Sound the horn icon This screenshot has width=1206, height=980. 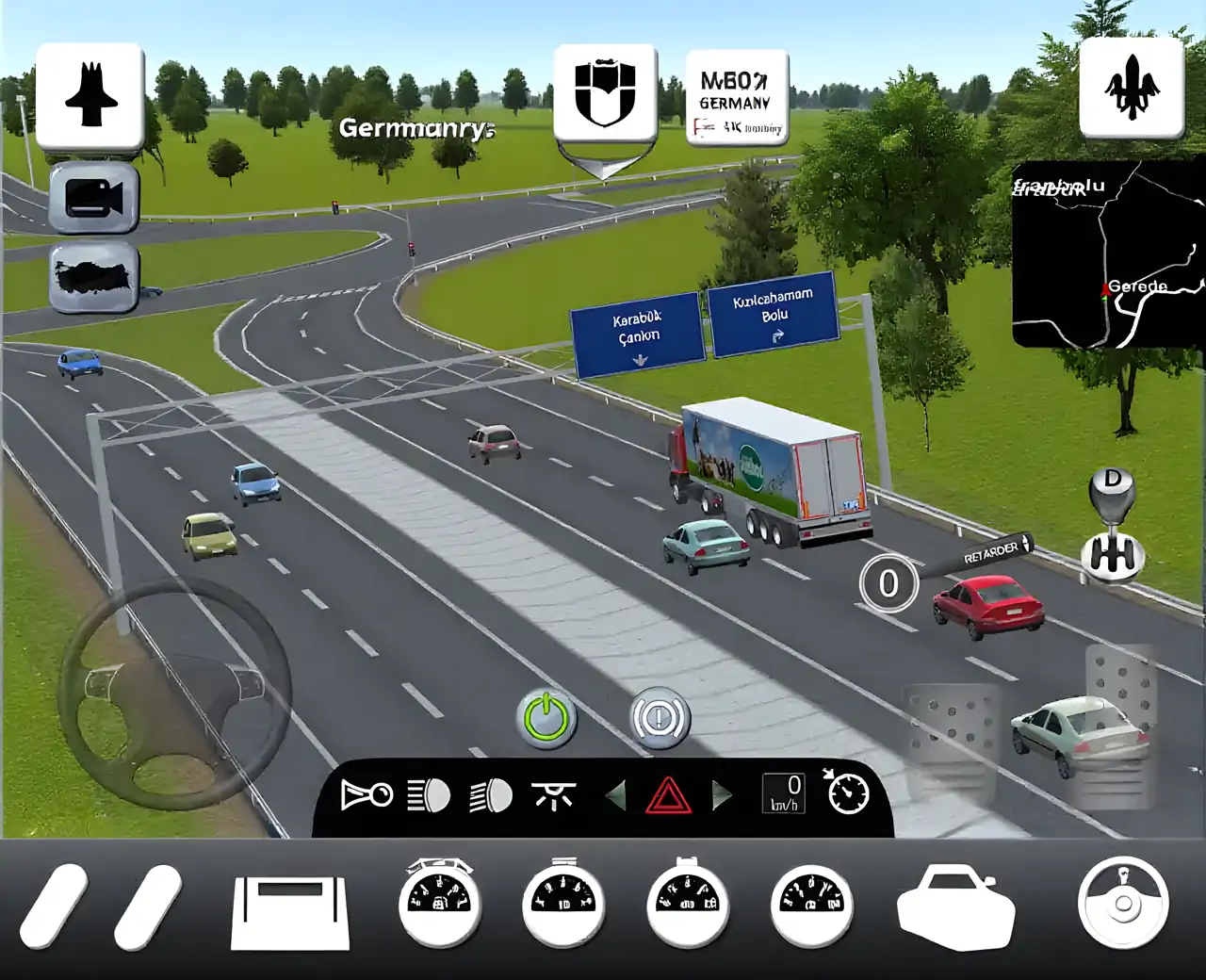[367, 796]
